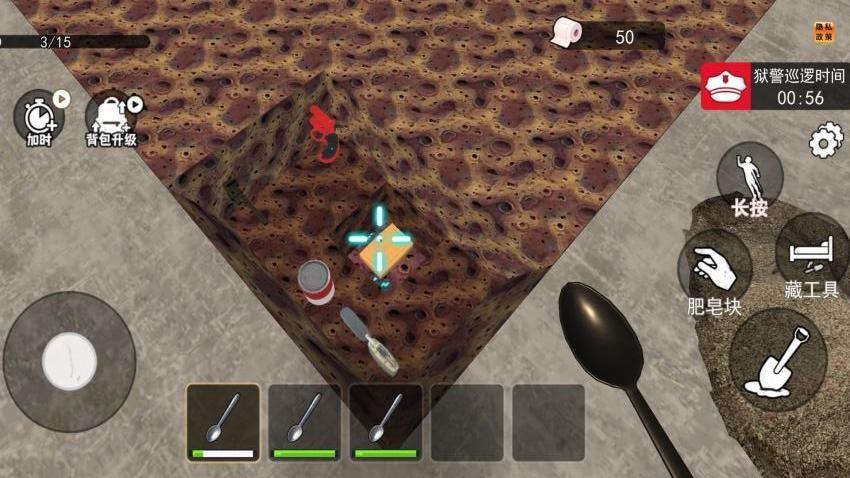
Task: Open the 背包升级 backpack upgrade
Action: [x=109, y=118]
